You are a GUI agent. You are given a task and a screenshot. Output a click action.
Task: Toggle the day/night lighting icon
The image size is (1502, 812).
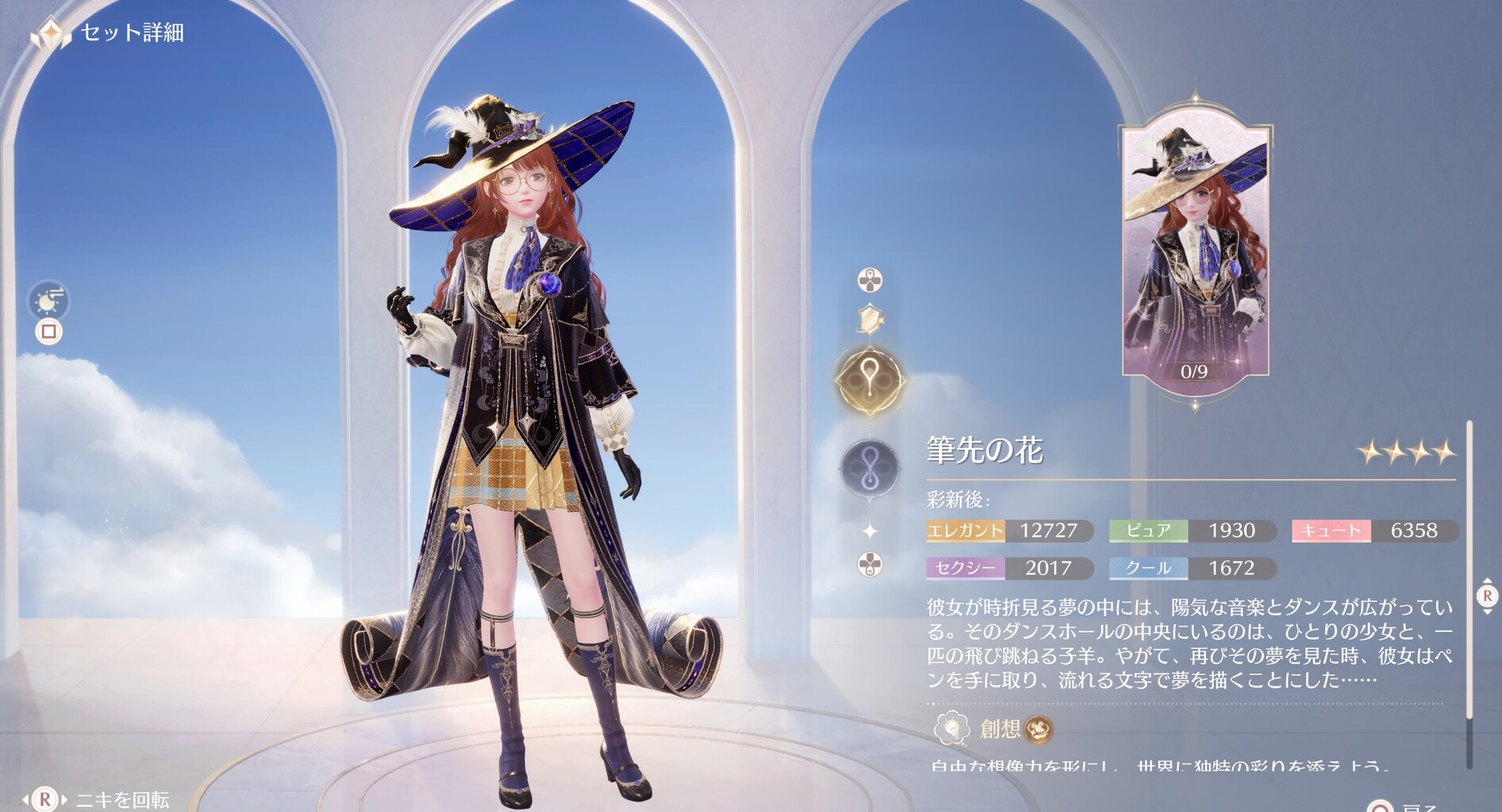50,301
